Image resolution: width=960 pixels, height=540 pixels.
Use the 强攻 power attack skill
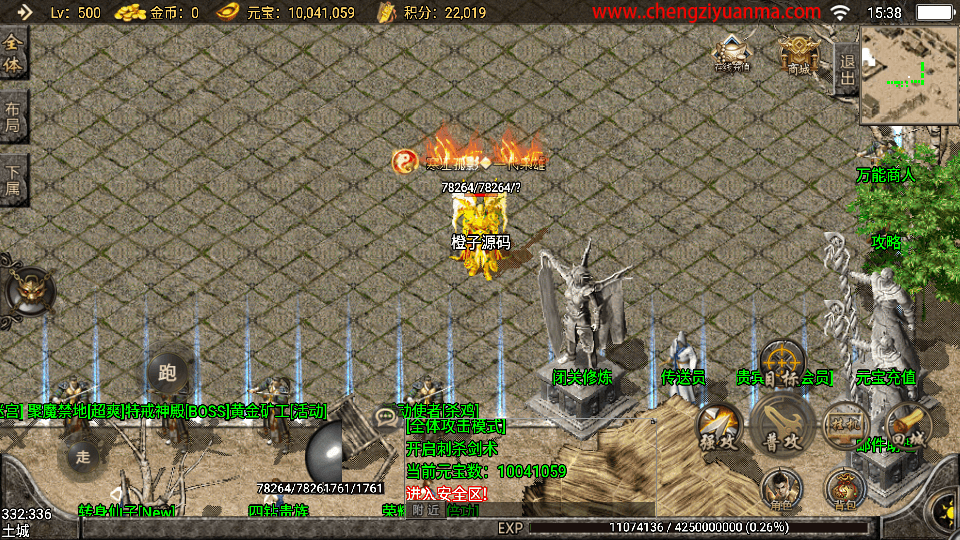tap(719, 426)
